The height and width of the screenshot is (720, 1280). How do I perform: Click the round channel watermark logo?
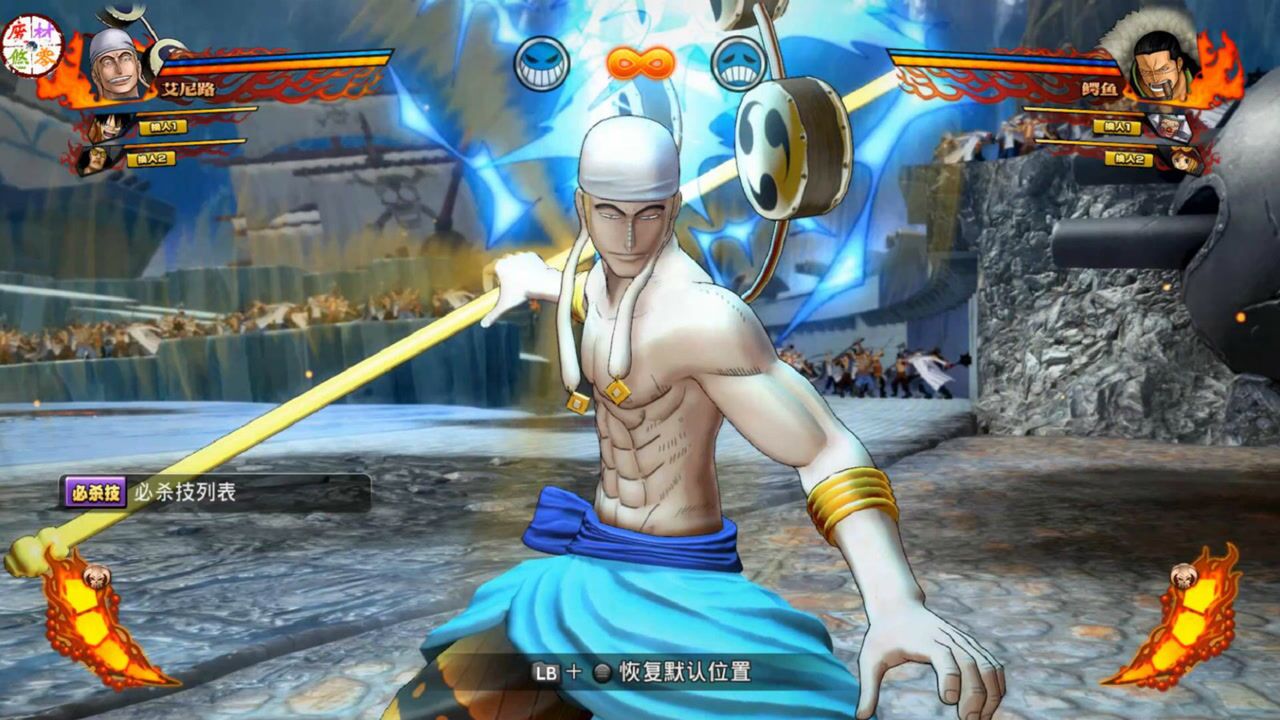click(32, 45)
